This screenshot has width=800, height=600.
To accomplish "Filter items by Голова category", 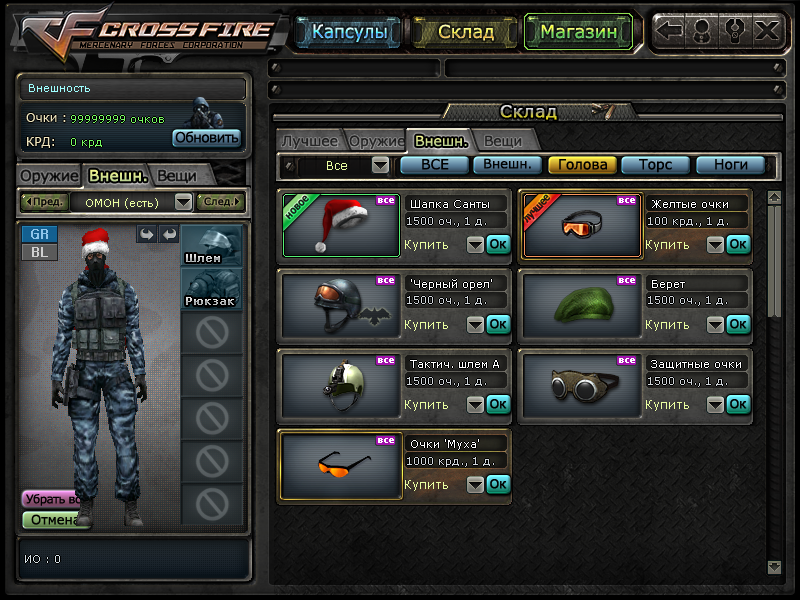I will 582,165.
